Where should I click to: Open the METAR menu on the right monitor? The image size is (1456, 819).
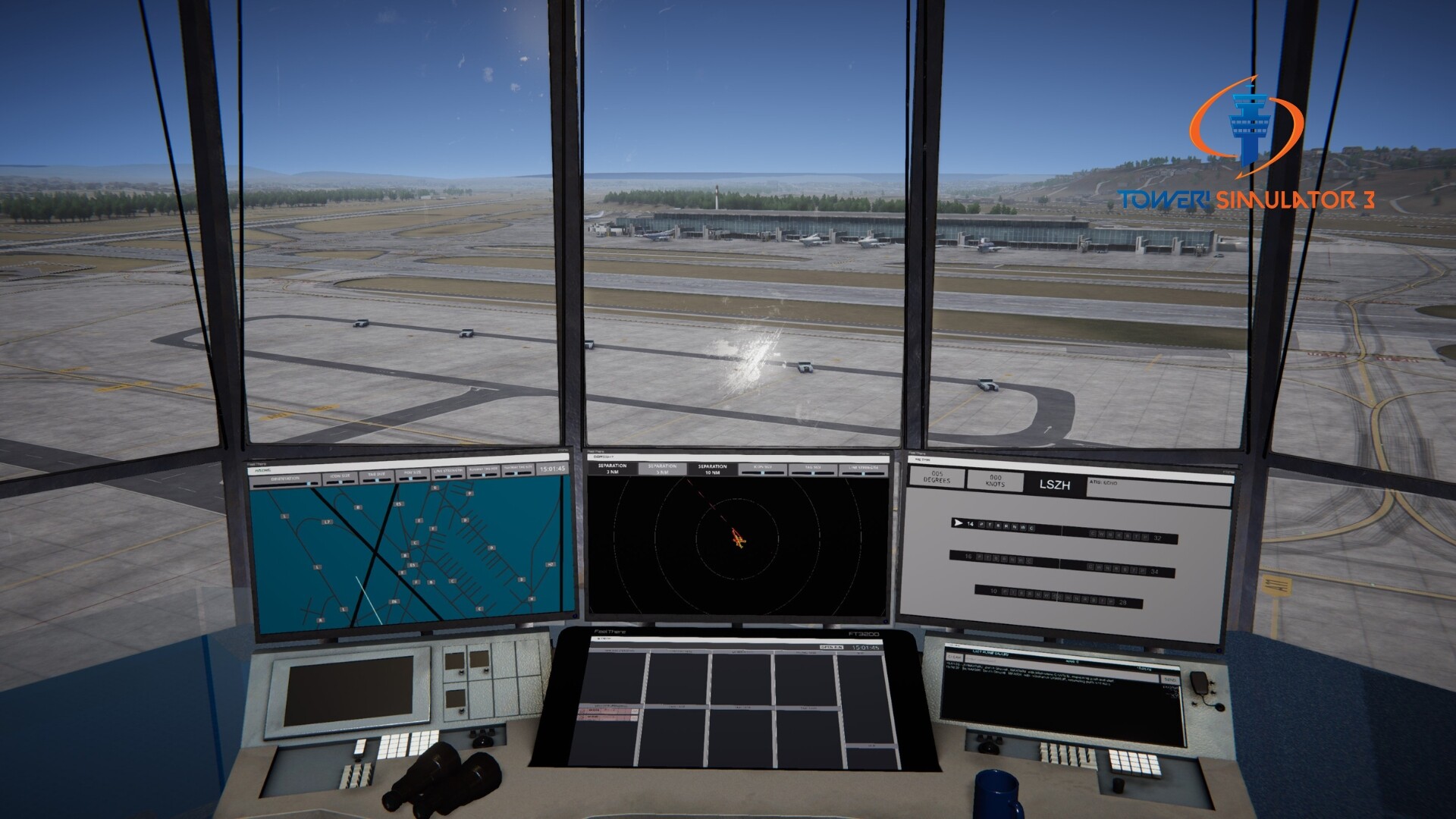[924, 460]
